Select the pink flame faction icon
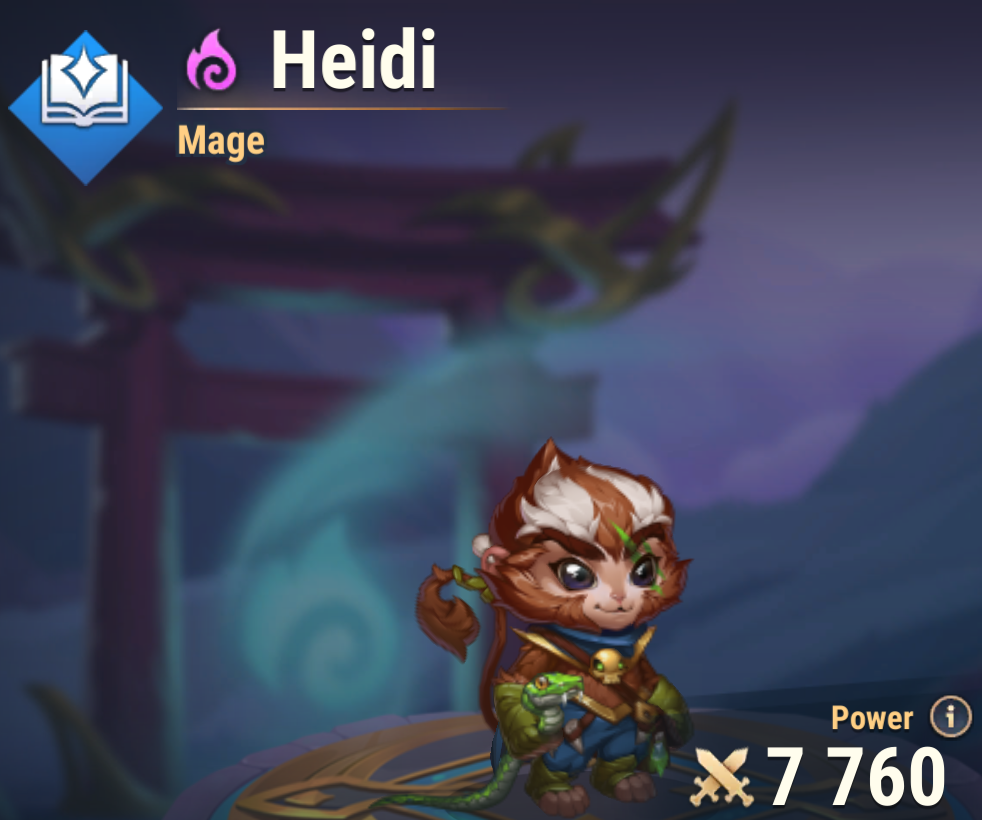Screen dimensions: 982x820 click(x=212, y=61)
